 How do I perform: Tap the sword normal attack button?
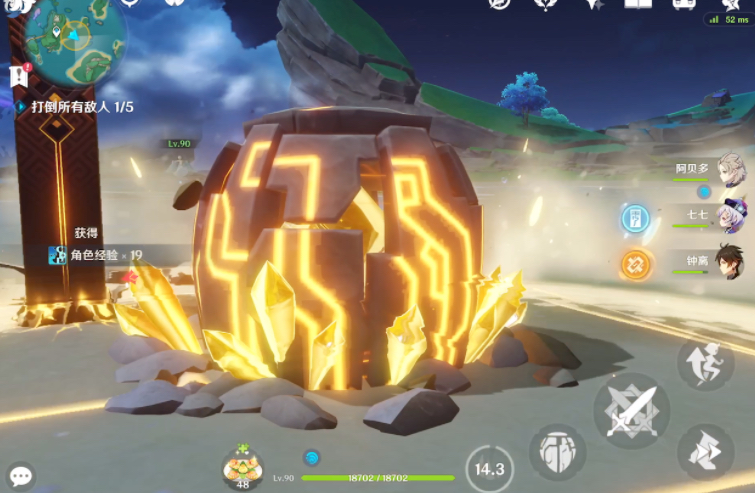pyautogui.click(x=631, y=408)
